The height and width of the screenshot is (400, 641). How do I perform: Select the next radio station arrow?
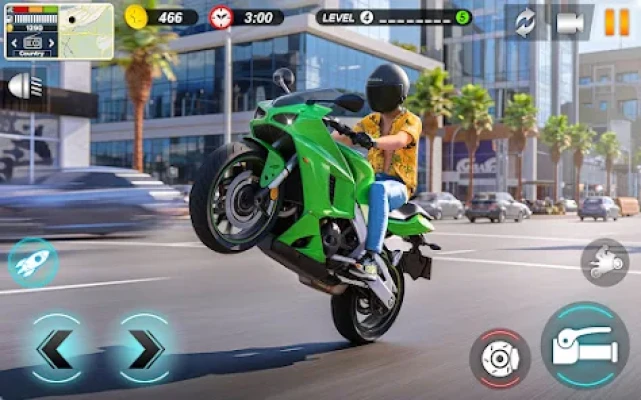click(52, 44)
